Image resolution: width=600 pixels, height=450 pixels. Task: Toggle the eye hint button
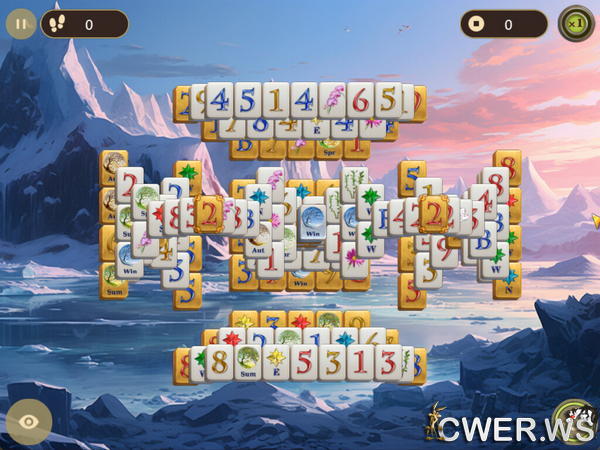[x=29, y=421]
